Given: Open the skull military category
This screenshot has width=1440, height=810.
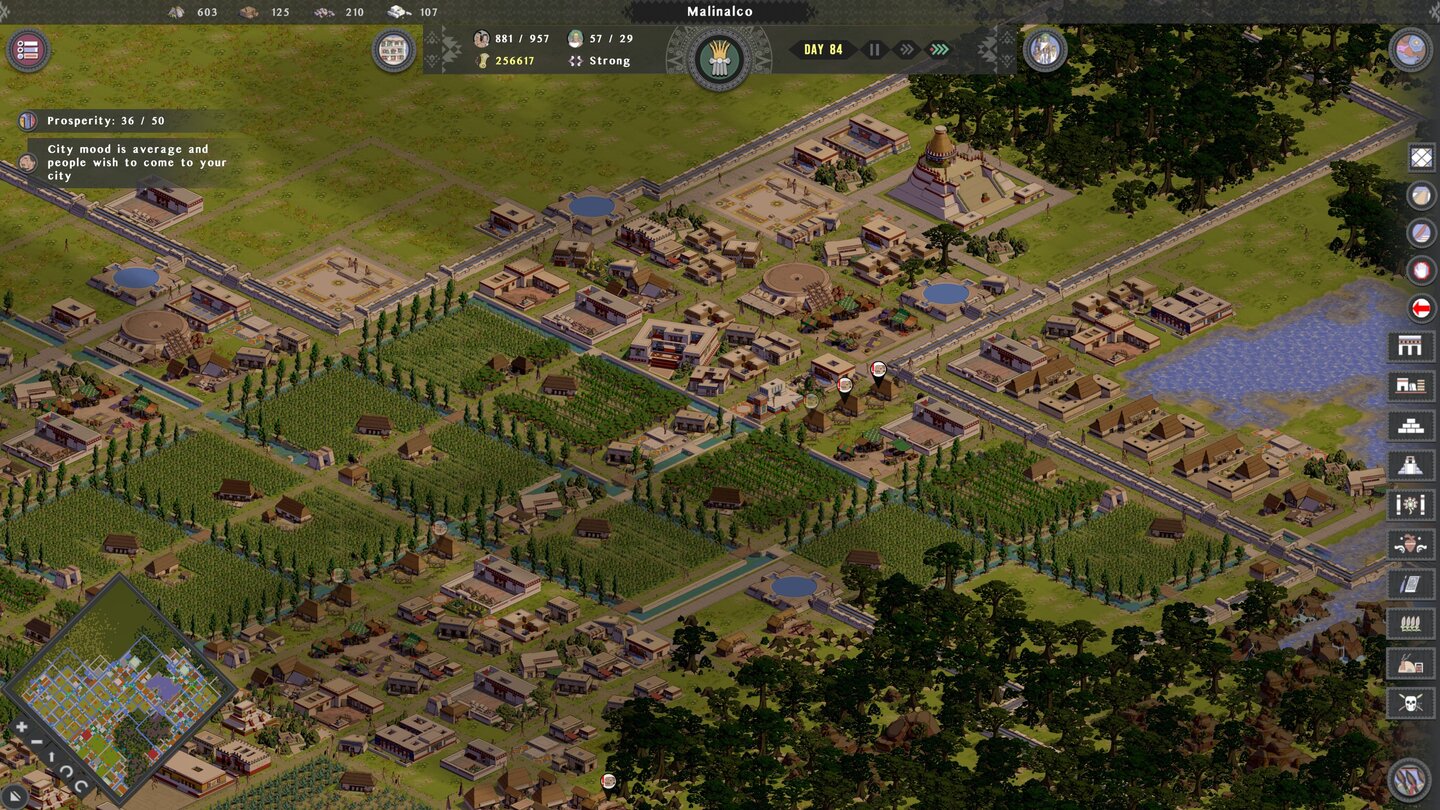Looking at the screenshot, I should click(1410, 701).
